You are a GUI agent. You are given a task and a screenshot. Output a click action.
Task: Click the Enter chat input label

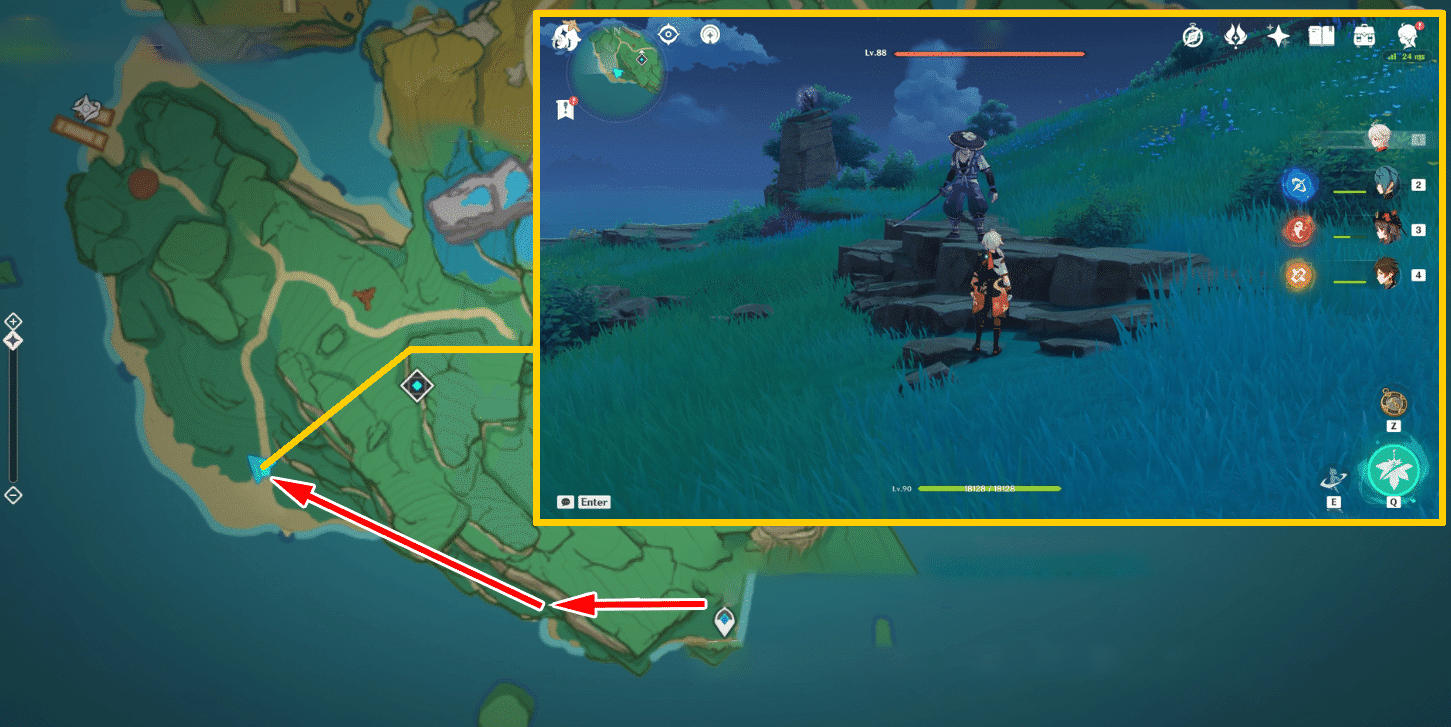594,502
